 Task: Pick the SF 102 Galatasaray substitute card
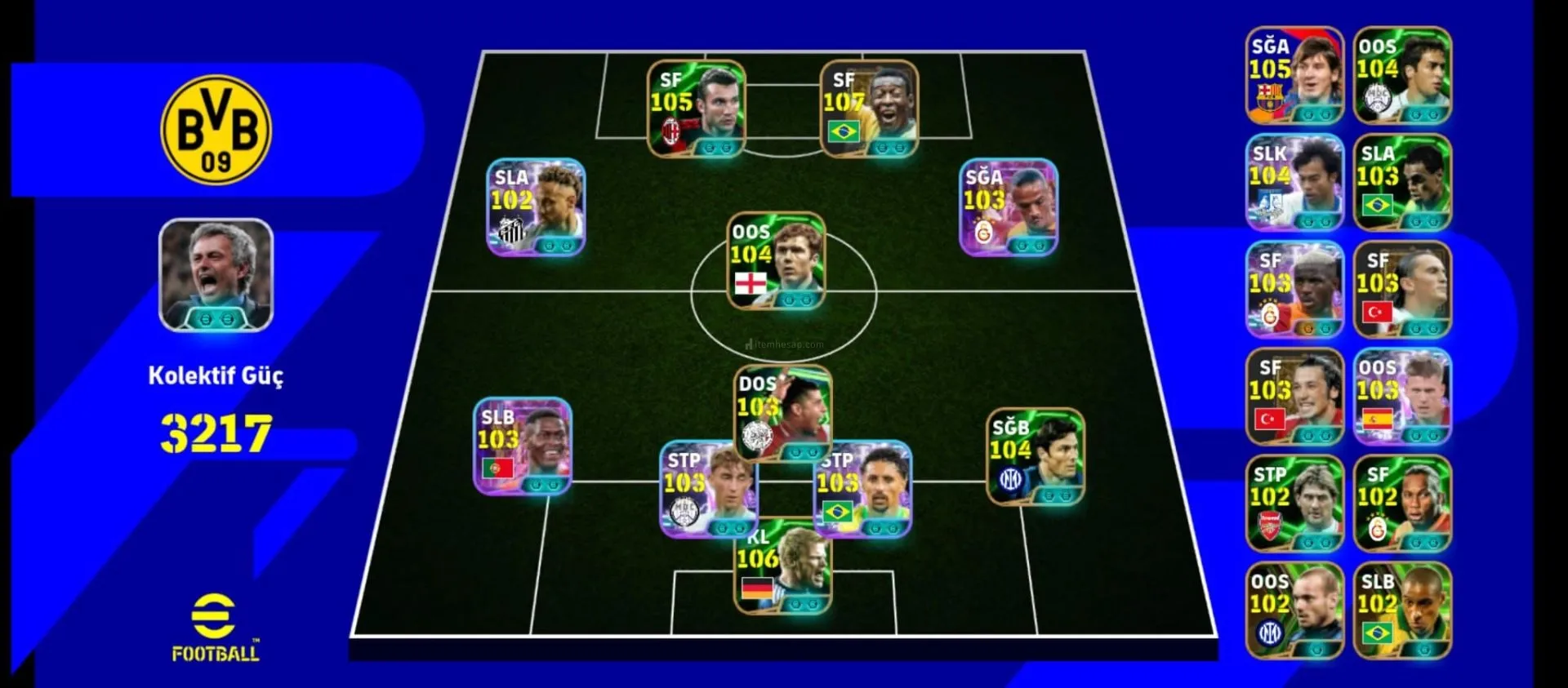click(1402, 504)
